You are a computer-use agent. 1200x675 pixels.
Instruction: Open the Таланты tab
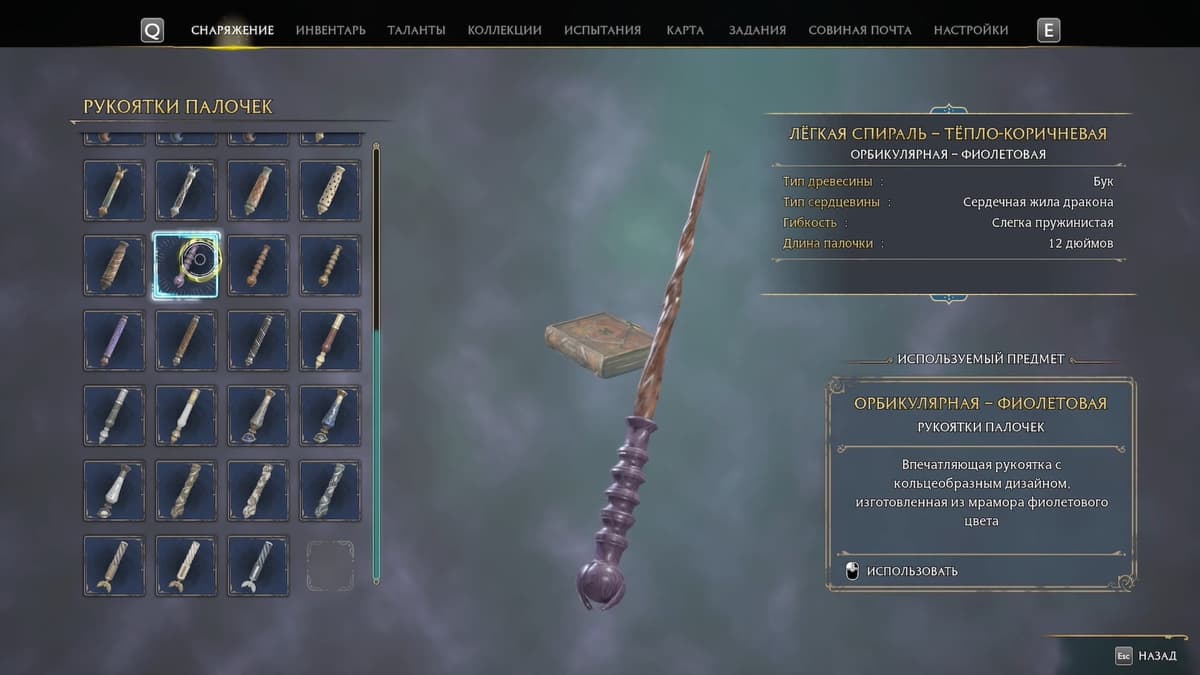(416, 30)
